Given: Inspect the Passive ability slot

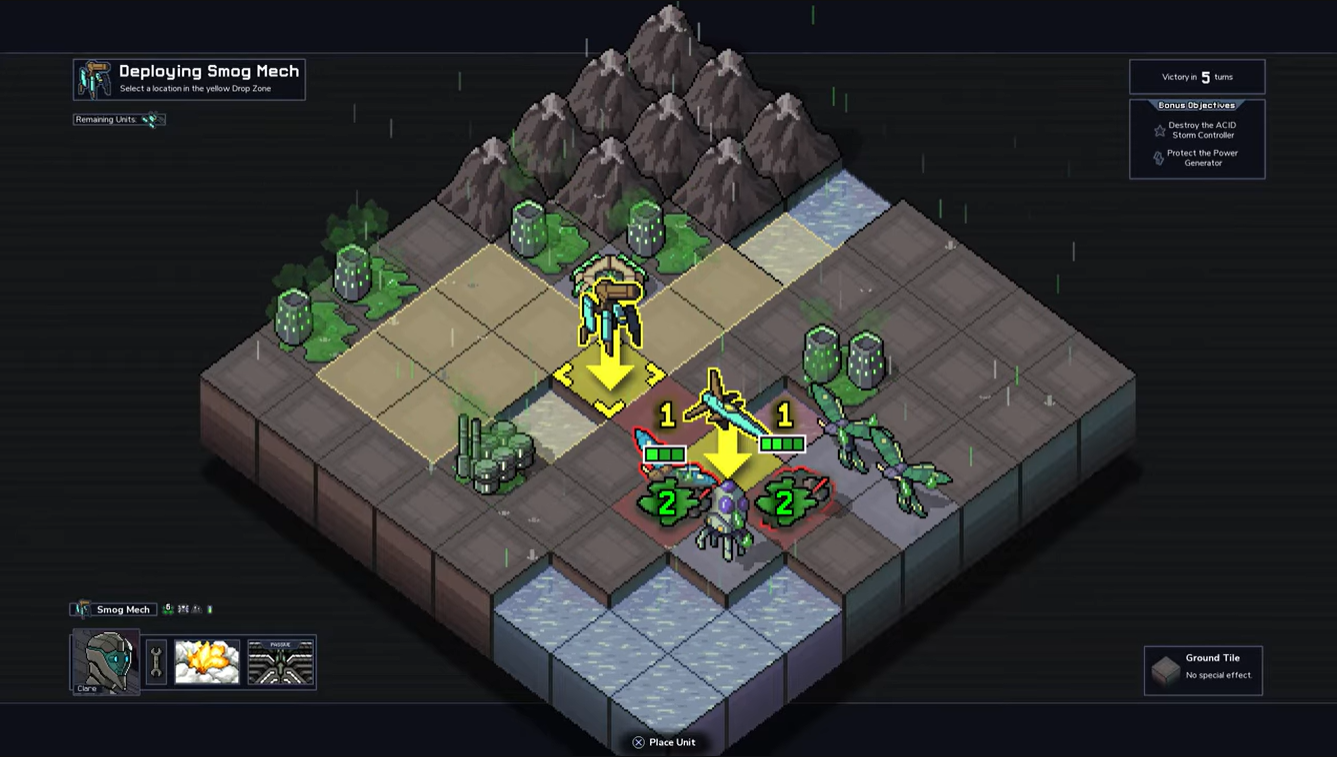Looking at the screenshot, I should click(281, 662).
